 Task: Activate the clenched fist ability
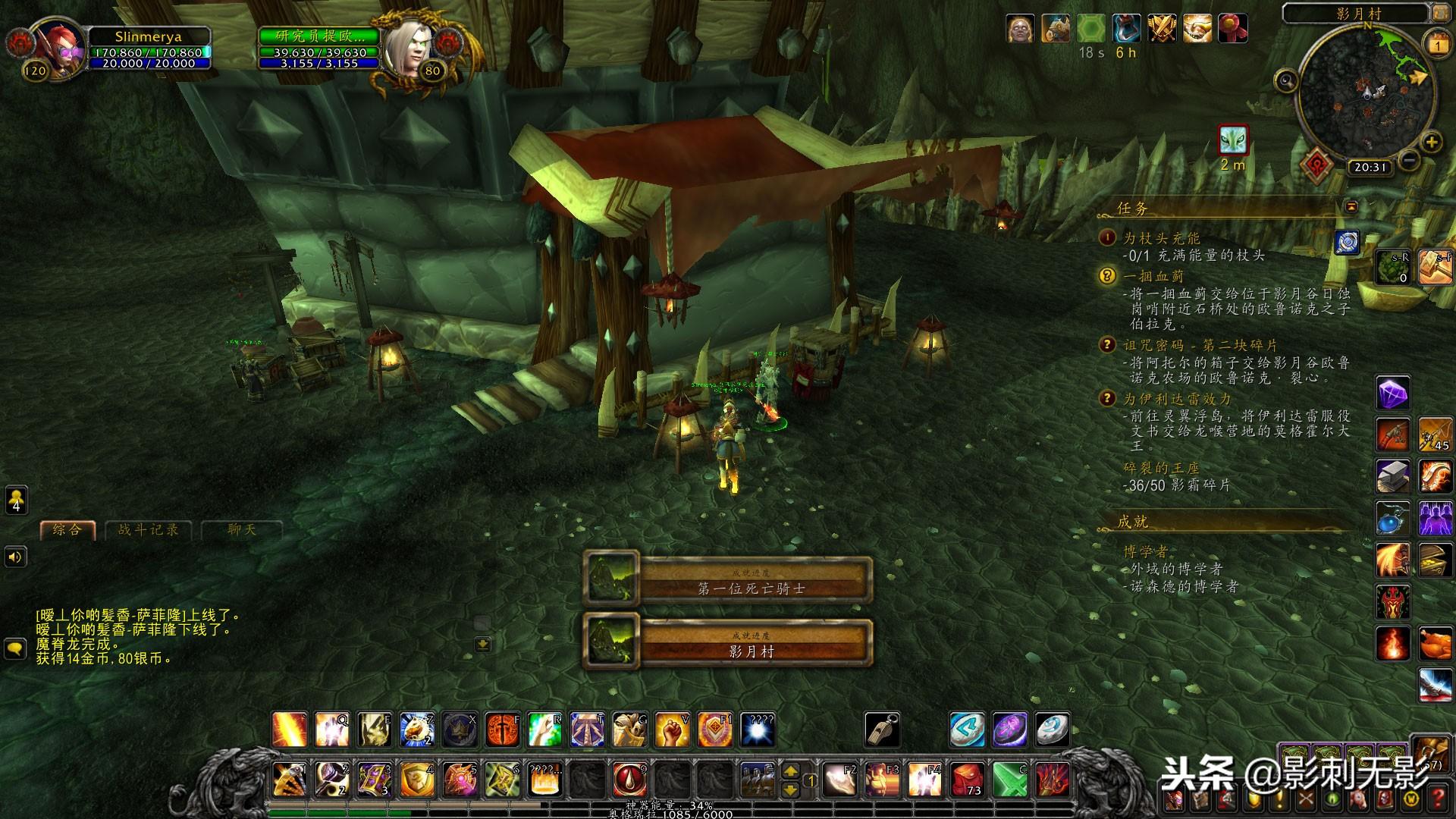[672, 730]
